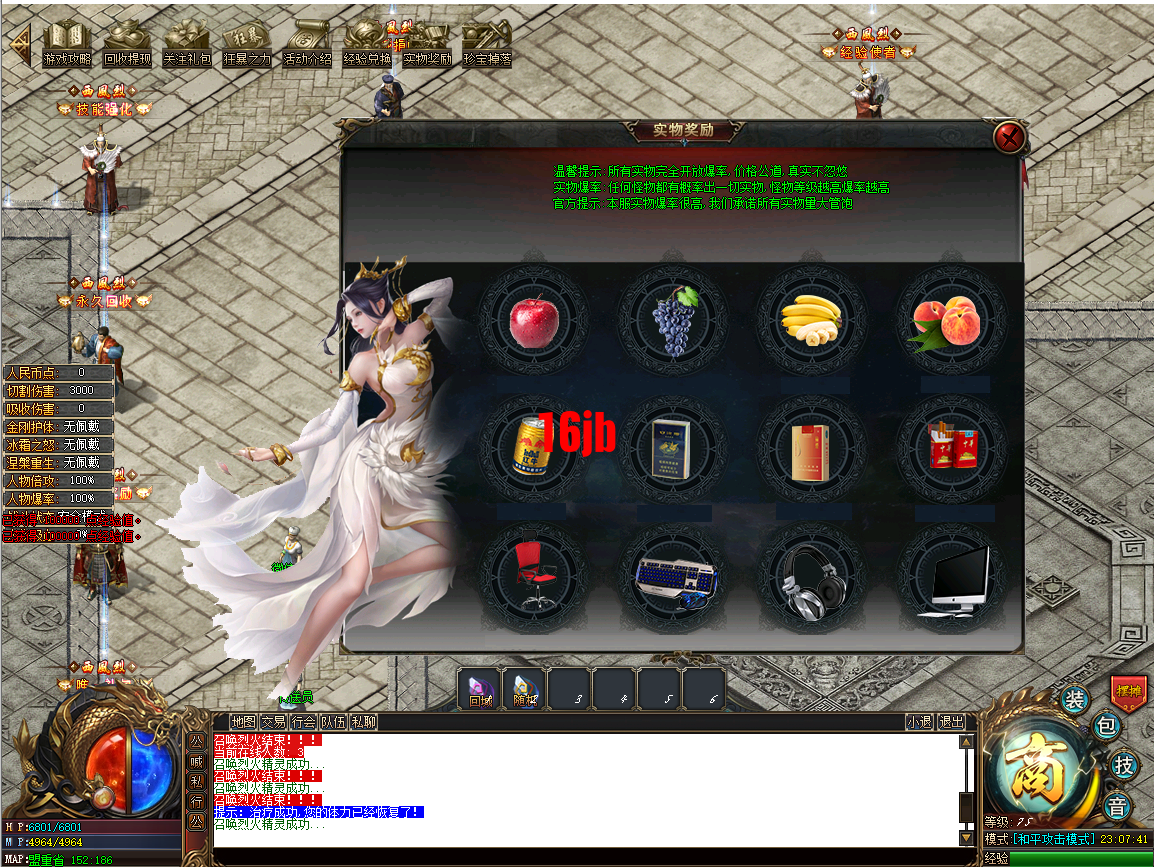The height and width of the screenshot is (867, 1154).
Task: Open the bag with the 包 button
Action: pos(1107,727)
